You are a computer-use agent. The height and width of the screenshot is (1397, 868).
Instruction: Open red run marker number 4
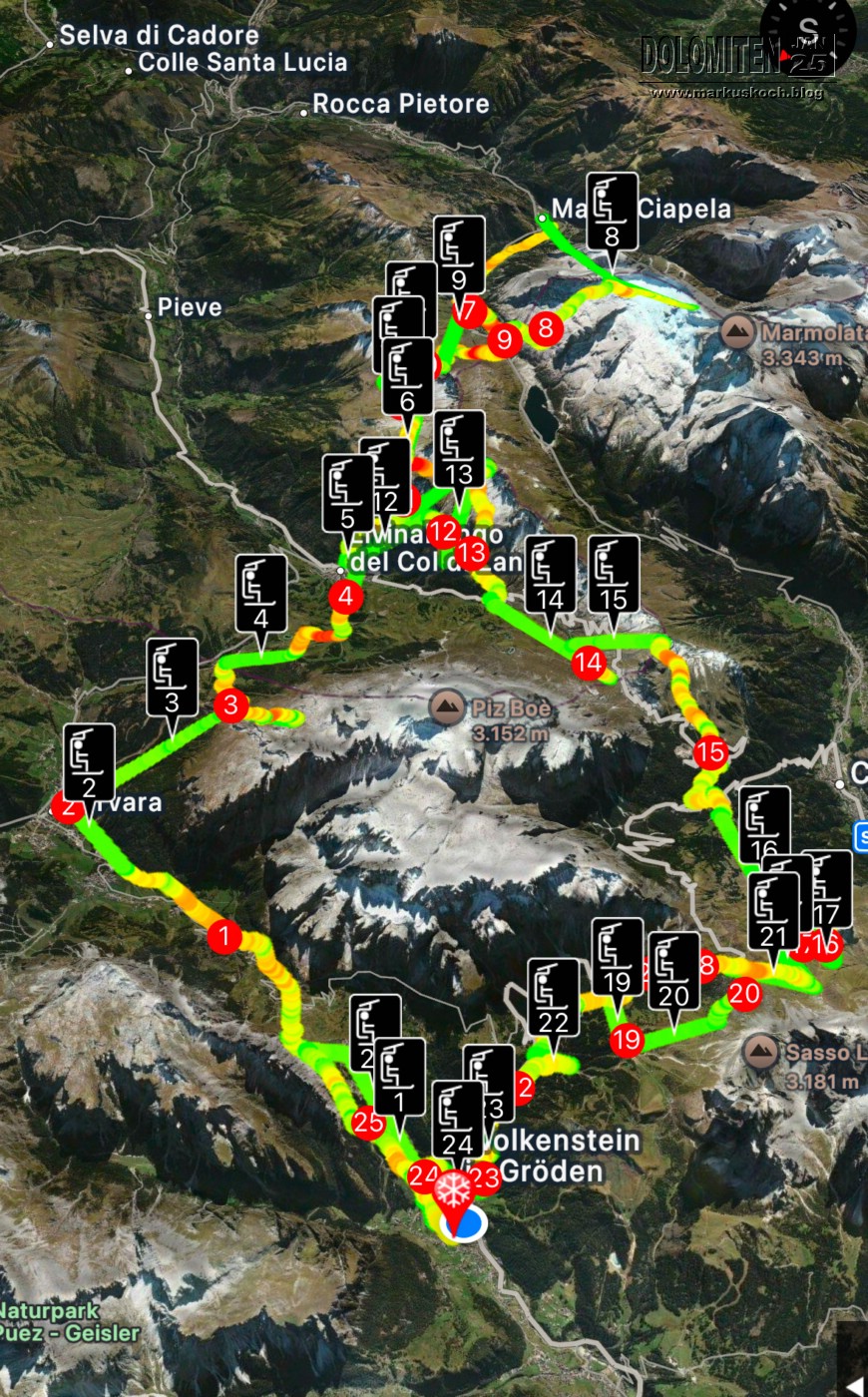coord(345,597)
